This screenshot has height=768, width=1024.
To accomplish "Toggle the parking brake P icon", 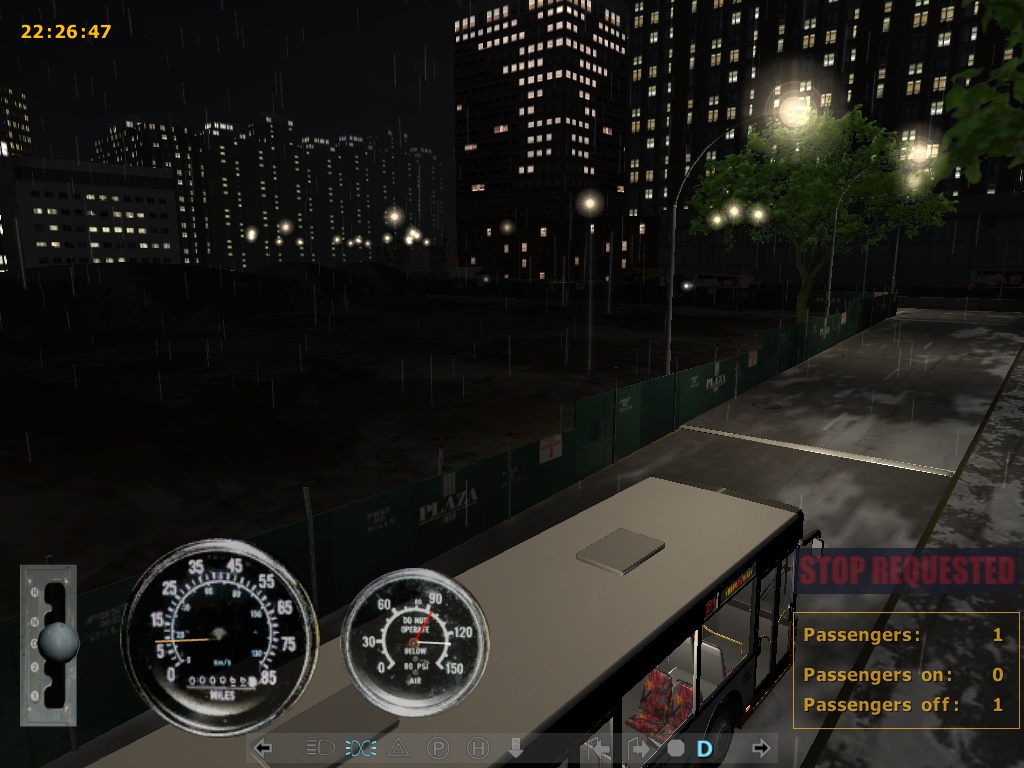I will coord(438,747).
